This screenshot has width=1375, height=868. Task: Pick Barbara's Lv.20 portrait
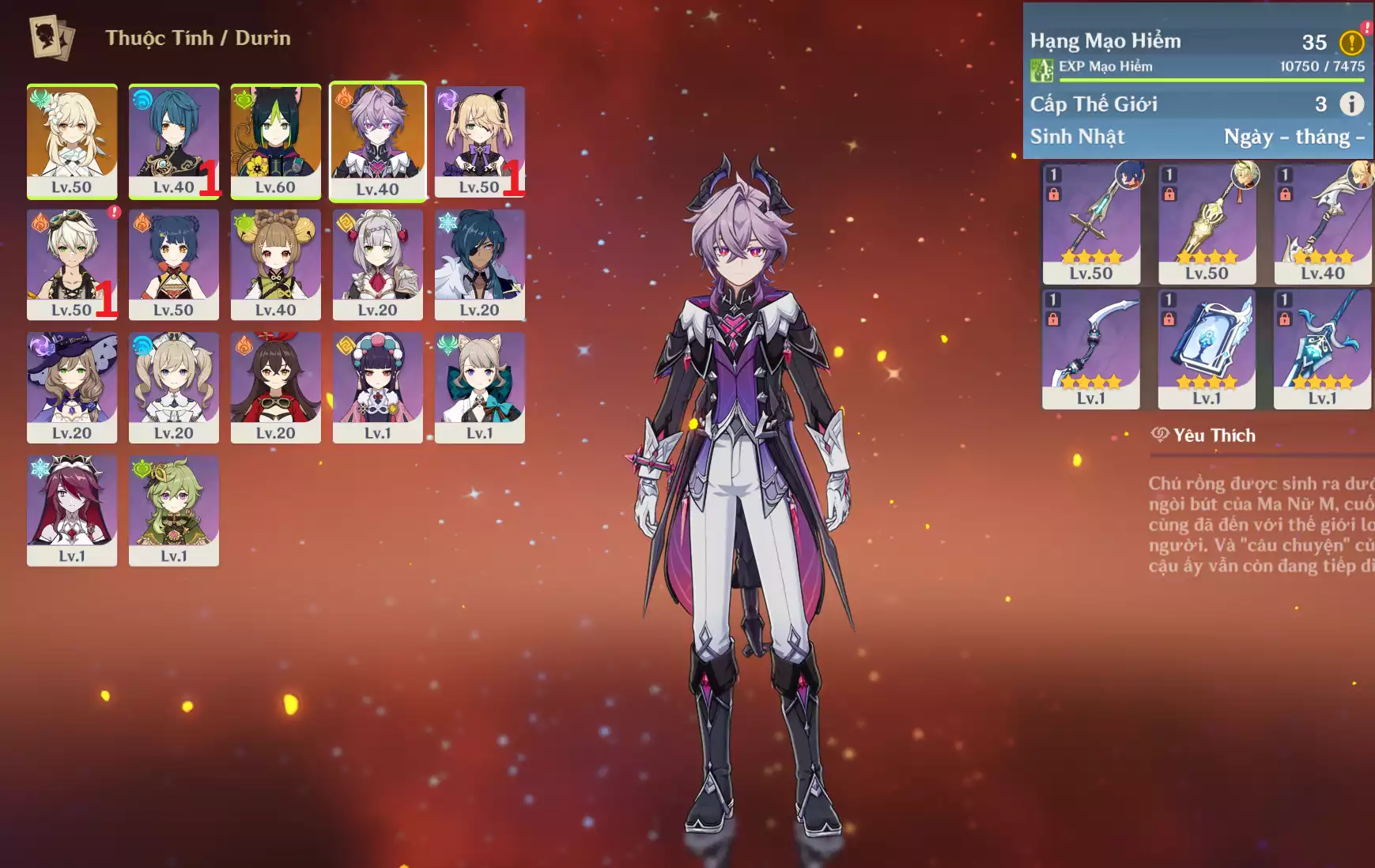pos(174,387)
